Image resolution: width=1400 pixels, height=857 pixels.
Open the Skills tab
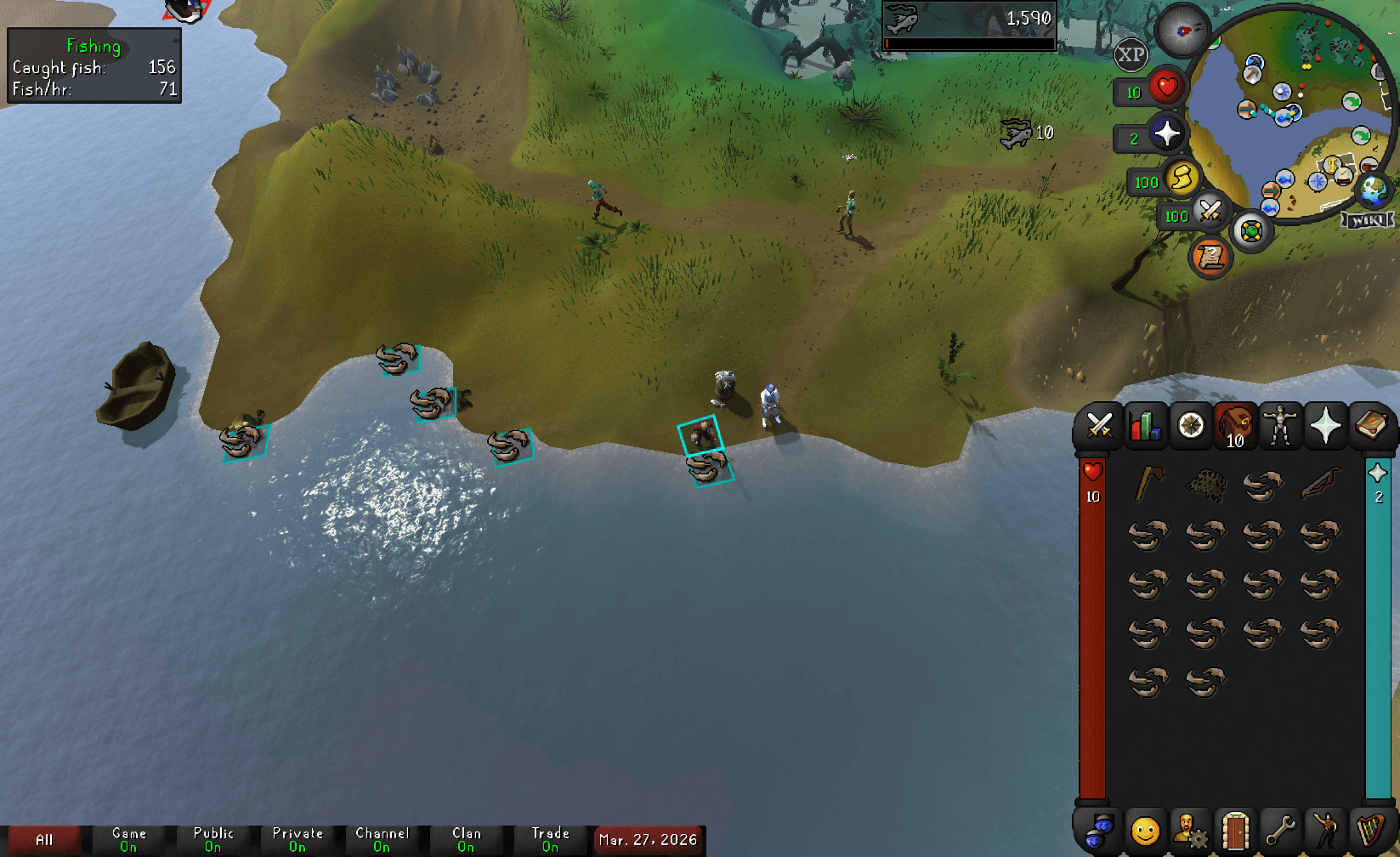[x=1145, y=425]
